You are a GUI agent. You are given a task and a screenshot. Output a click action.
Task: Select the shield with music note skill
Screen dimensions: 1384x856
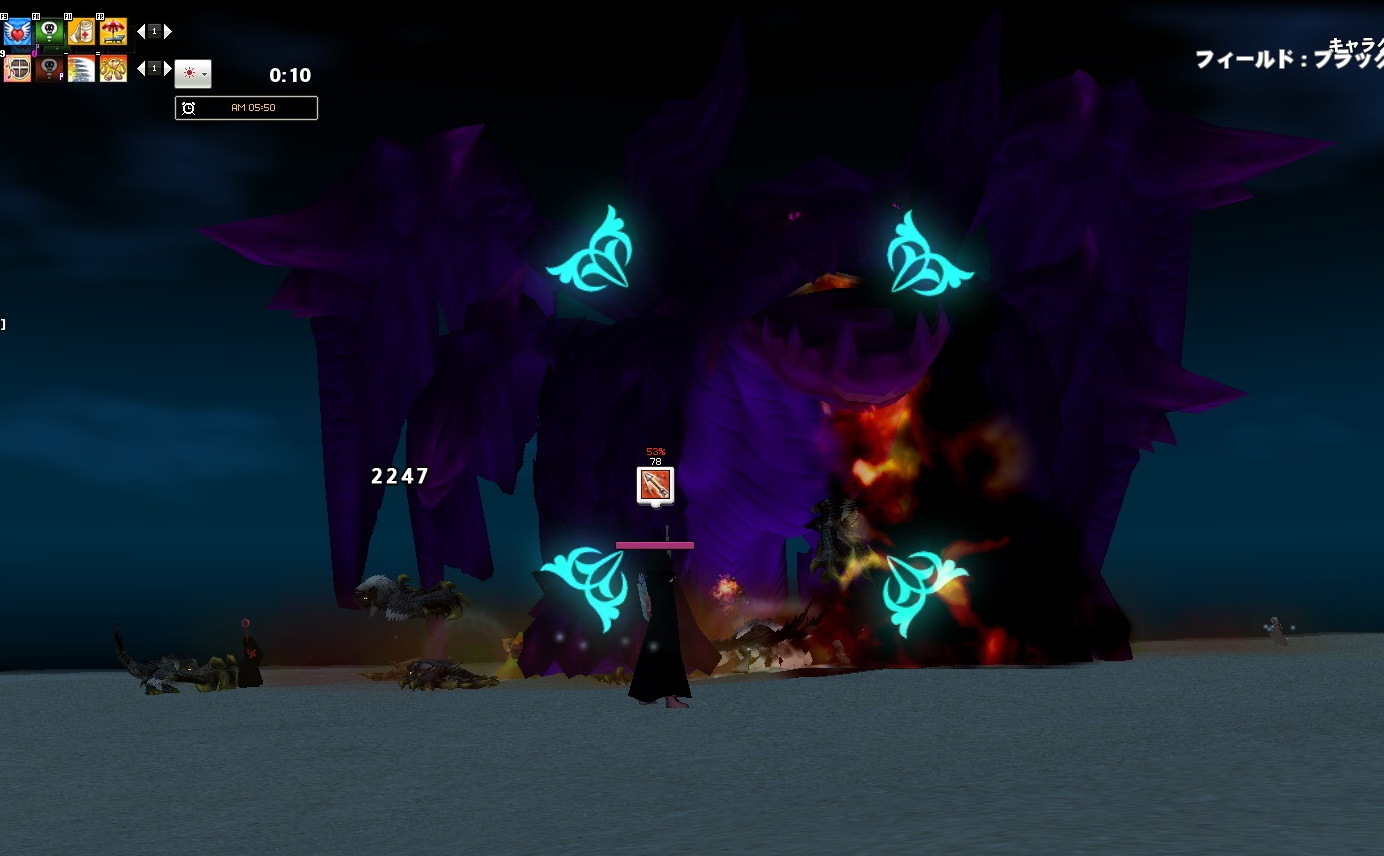pos(18,69)
